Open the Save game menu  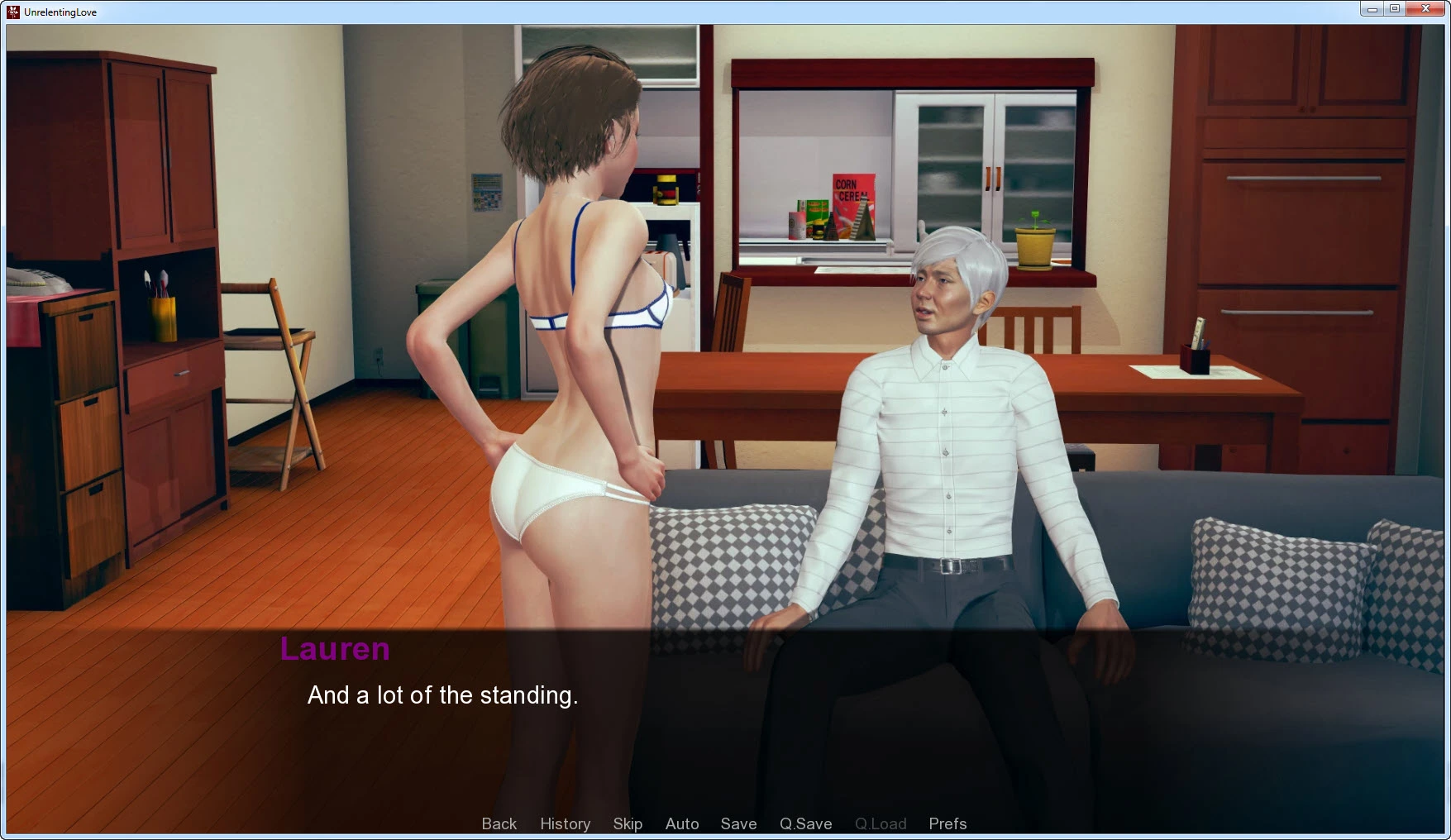click(x=738, y=823)
